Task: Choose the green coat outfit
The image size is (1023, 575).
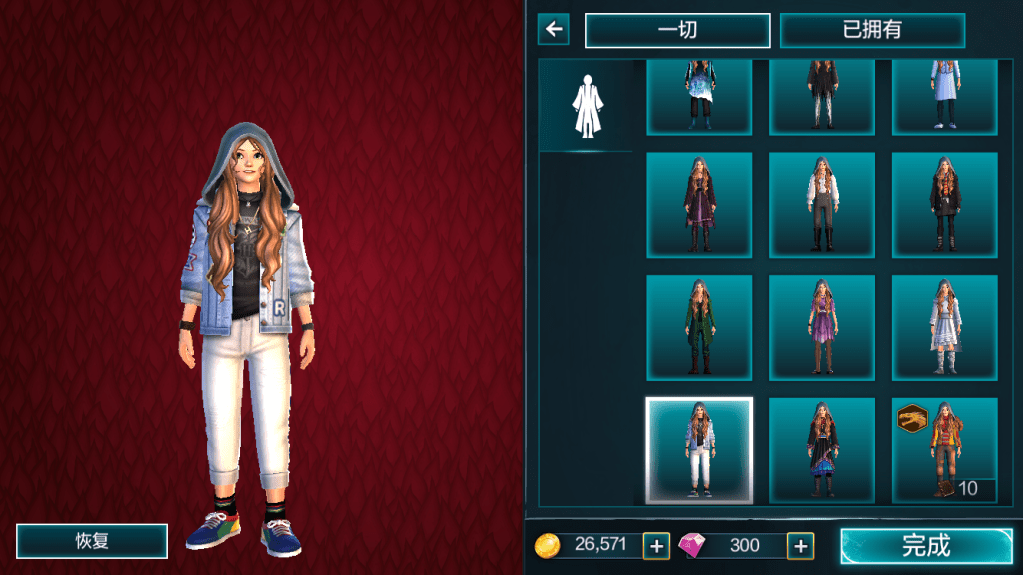Action: [699, 327]
